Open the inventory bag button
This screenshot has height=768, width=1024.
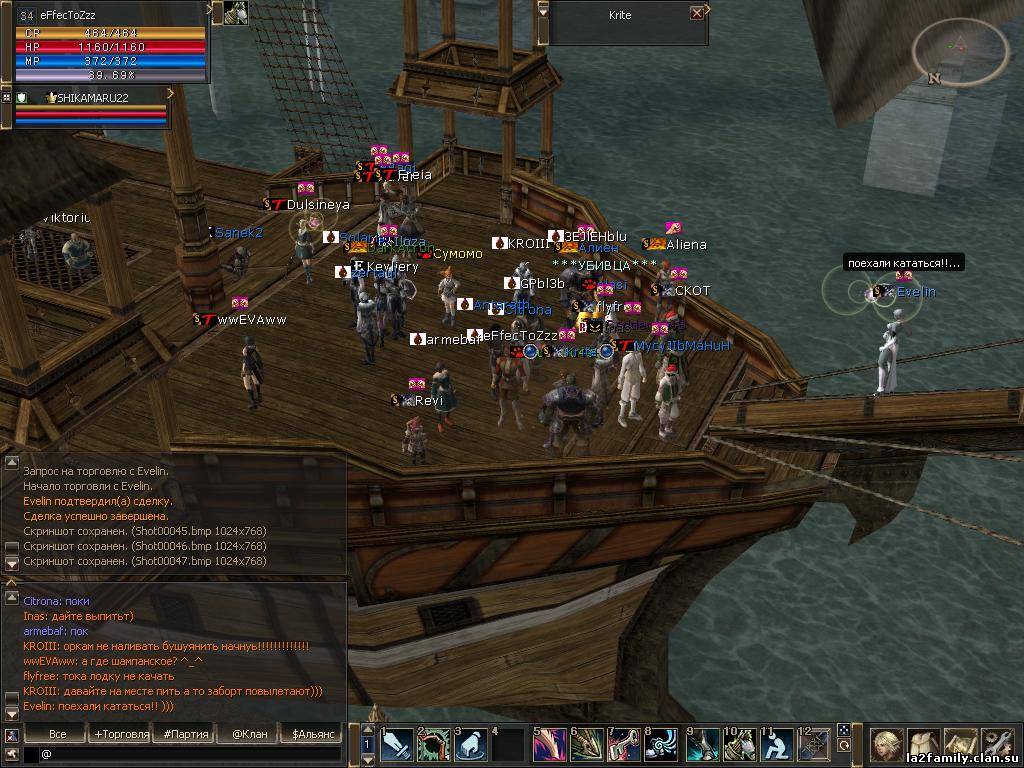[x=923, y=744]
